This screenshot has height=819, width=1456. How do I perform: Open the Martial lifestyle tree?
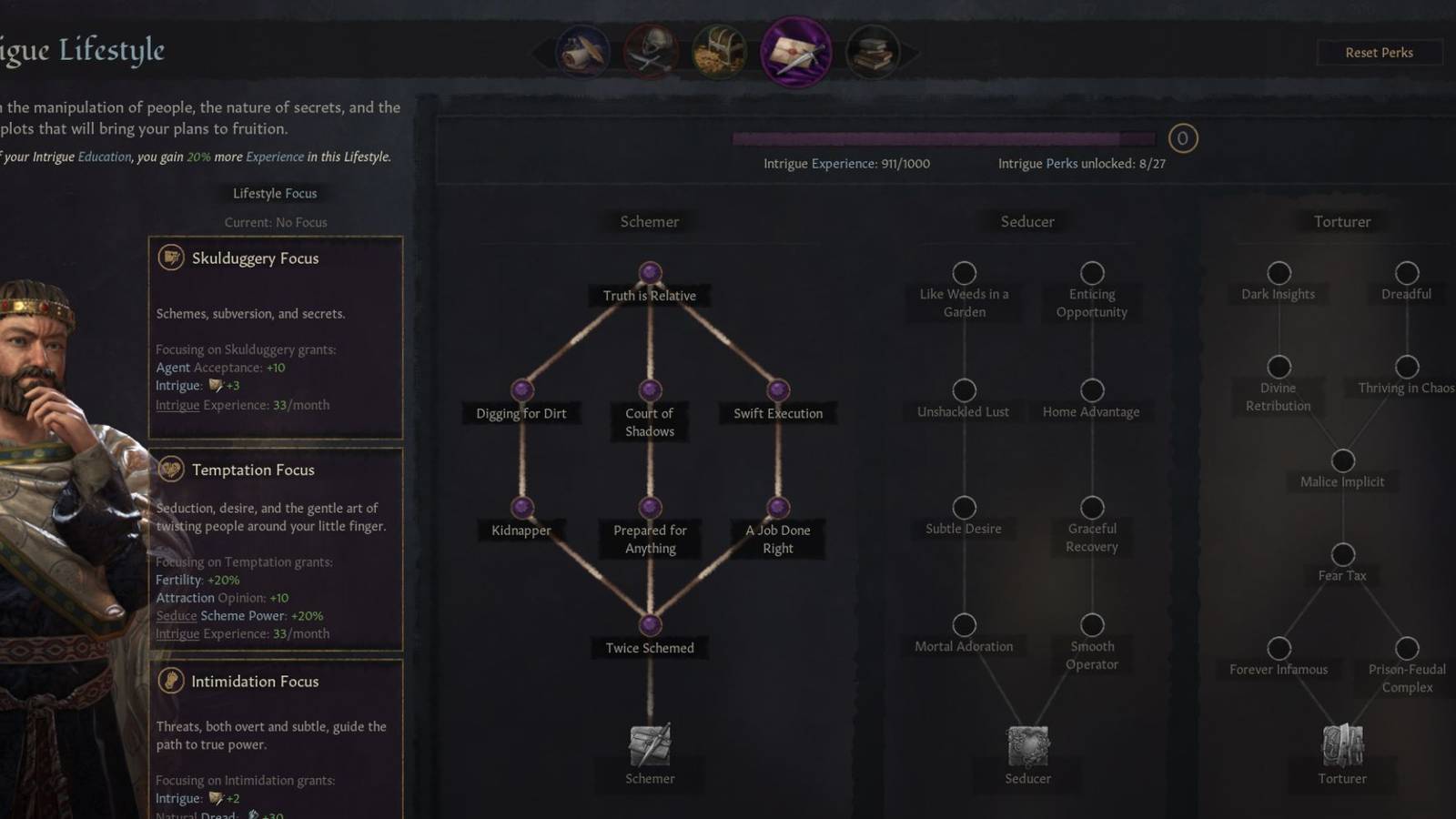pyautogui.click(x=650, y=52)
